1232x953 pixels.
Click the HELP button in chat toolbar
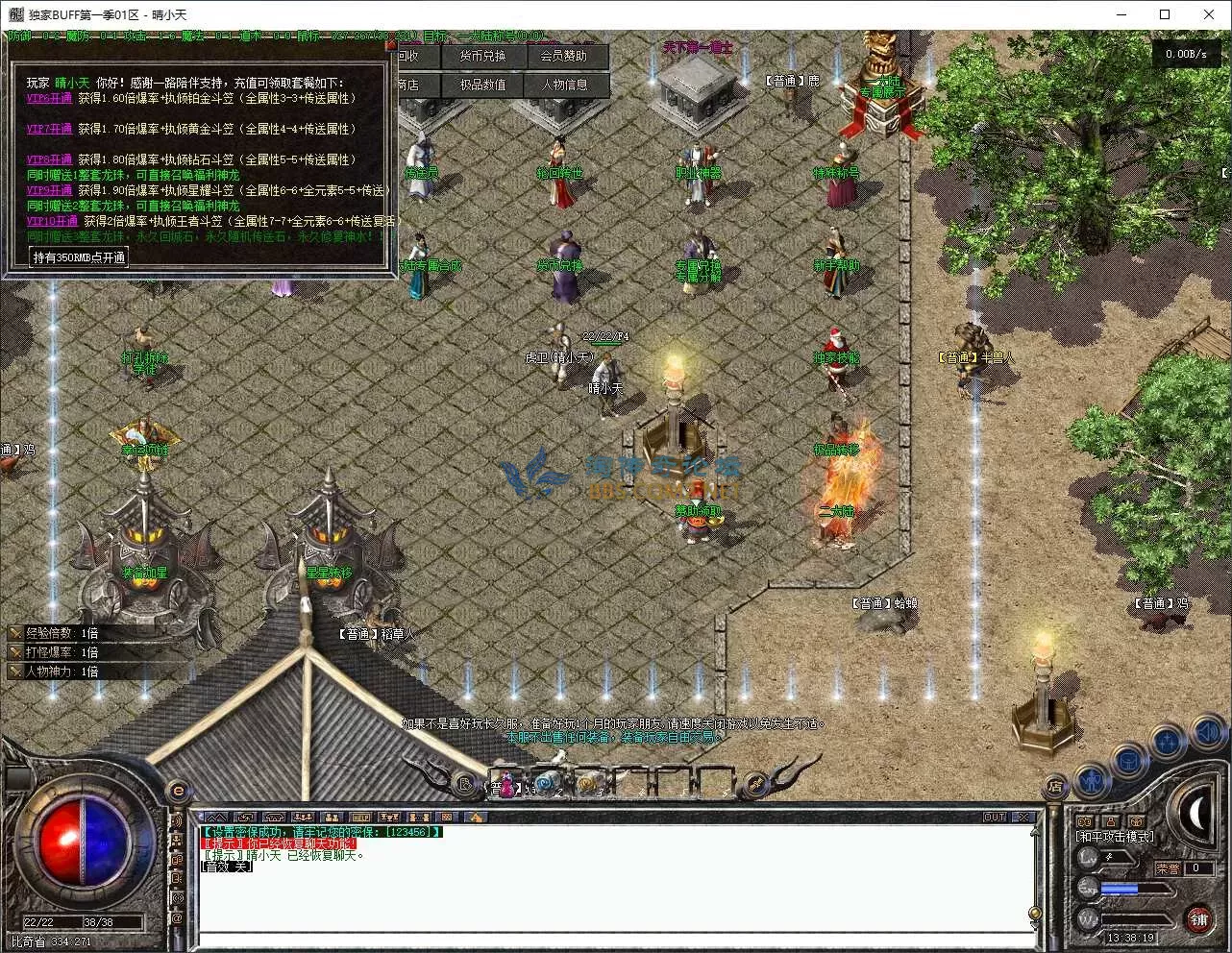(360, 818)
